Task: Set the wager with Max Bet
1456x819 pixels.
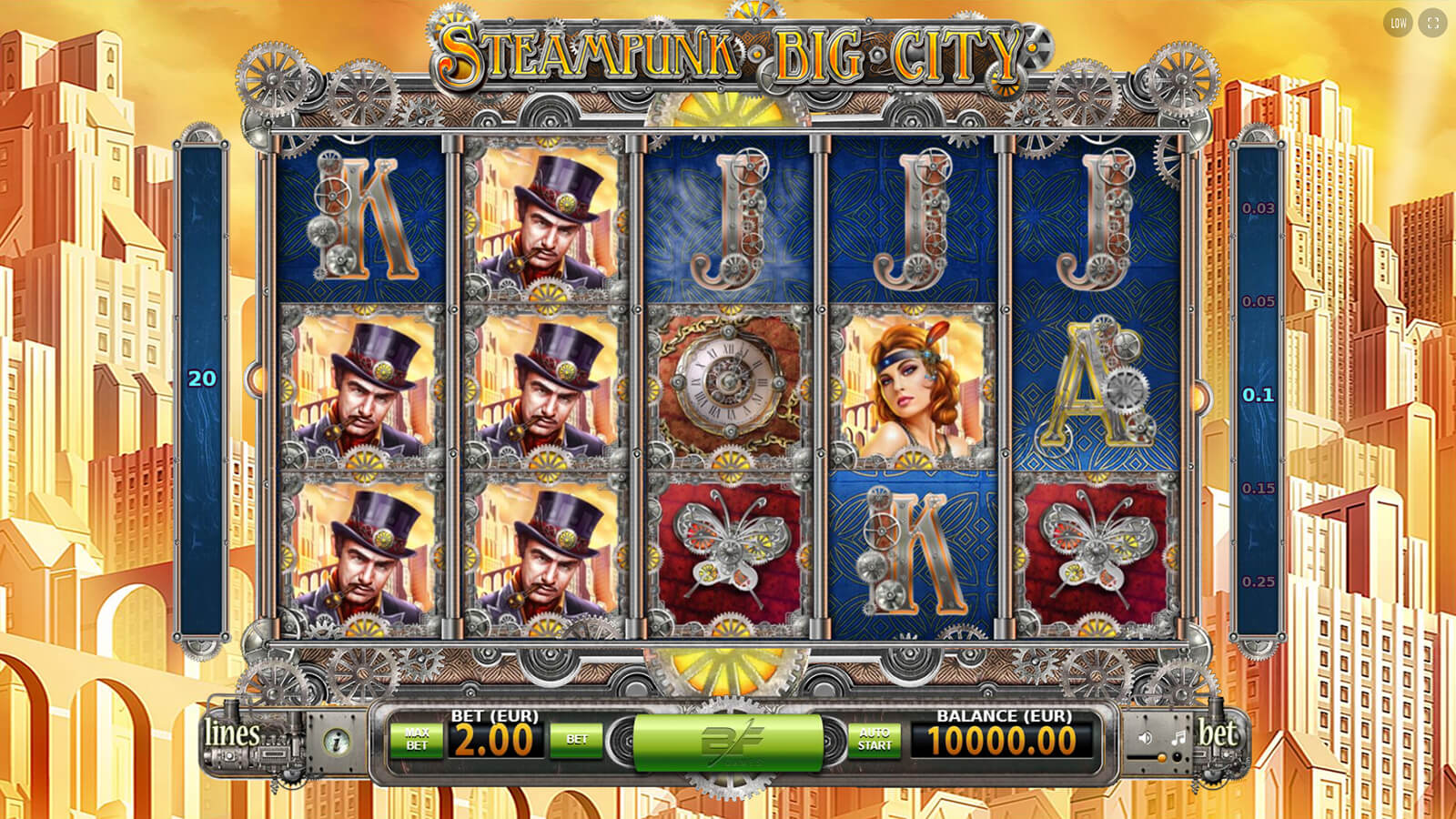Action: [x=417, y=739]
